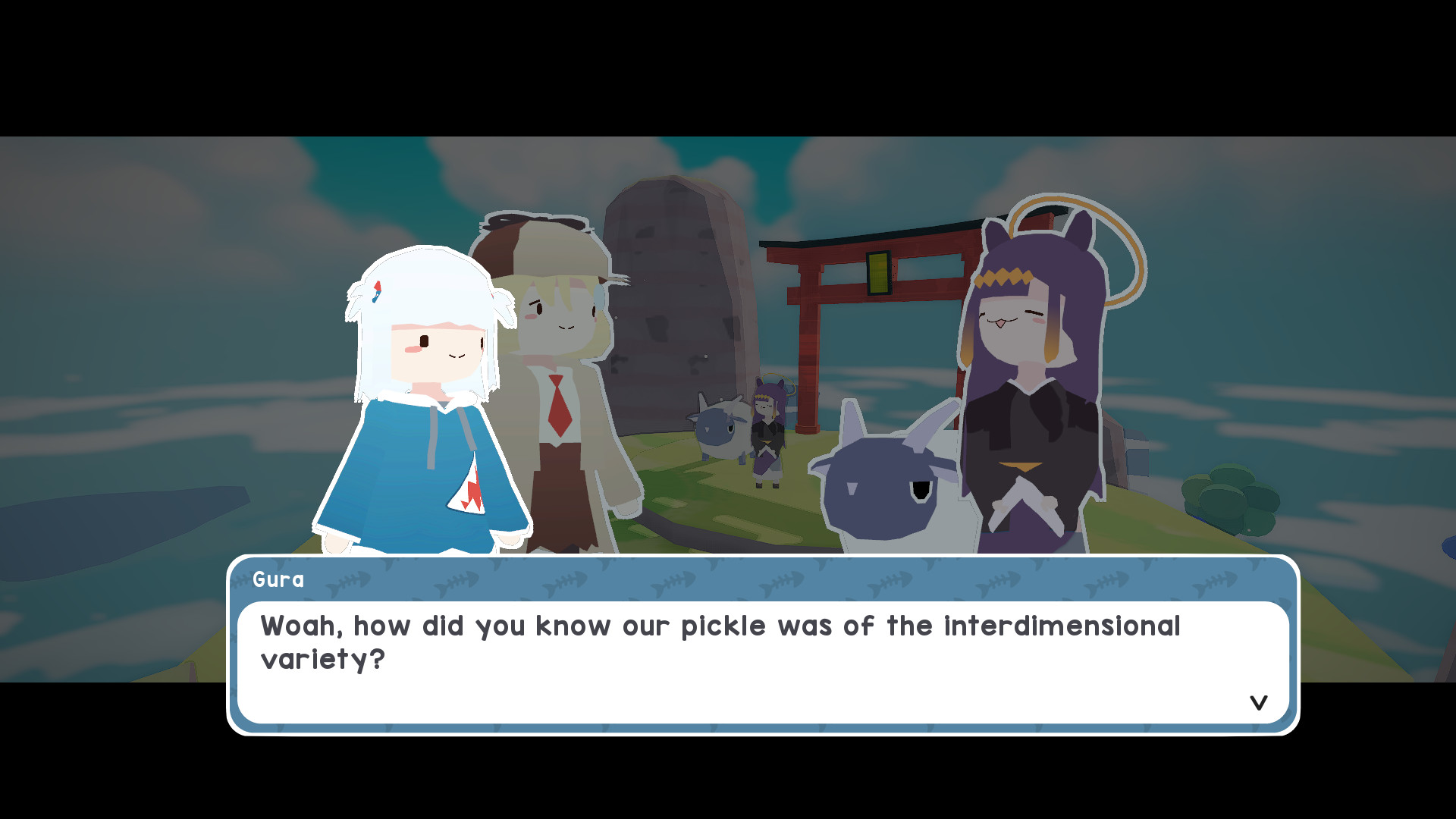Image resolution: width=1456 pixels, height=819 pixels.
Task: Click the Gura name plate
Action: coord(279,580)
